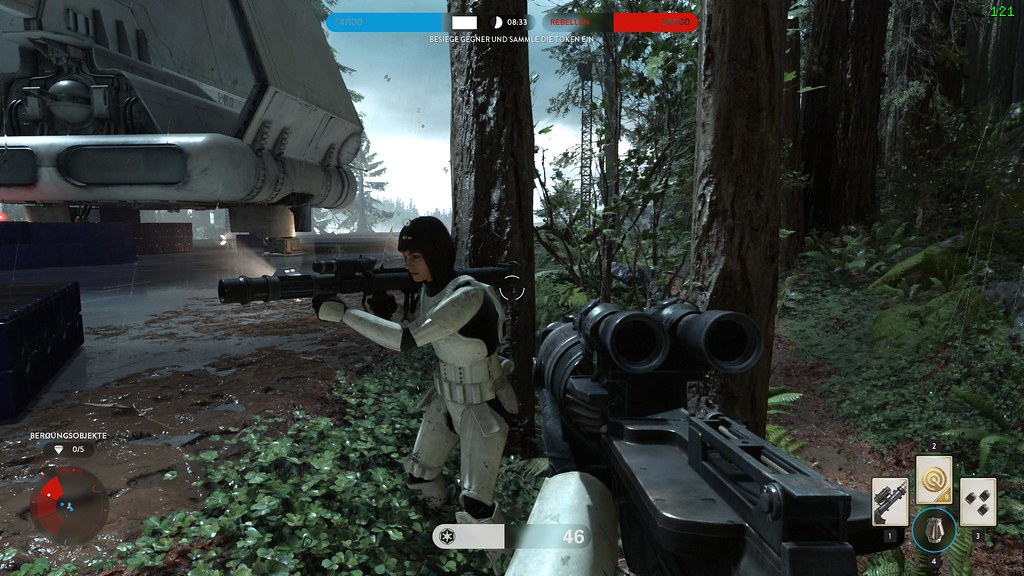Viewport: 1024px width, 576px height.
Task: Open the Bergungsobjekte token tracker
Action: 68,444
